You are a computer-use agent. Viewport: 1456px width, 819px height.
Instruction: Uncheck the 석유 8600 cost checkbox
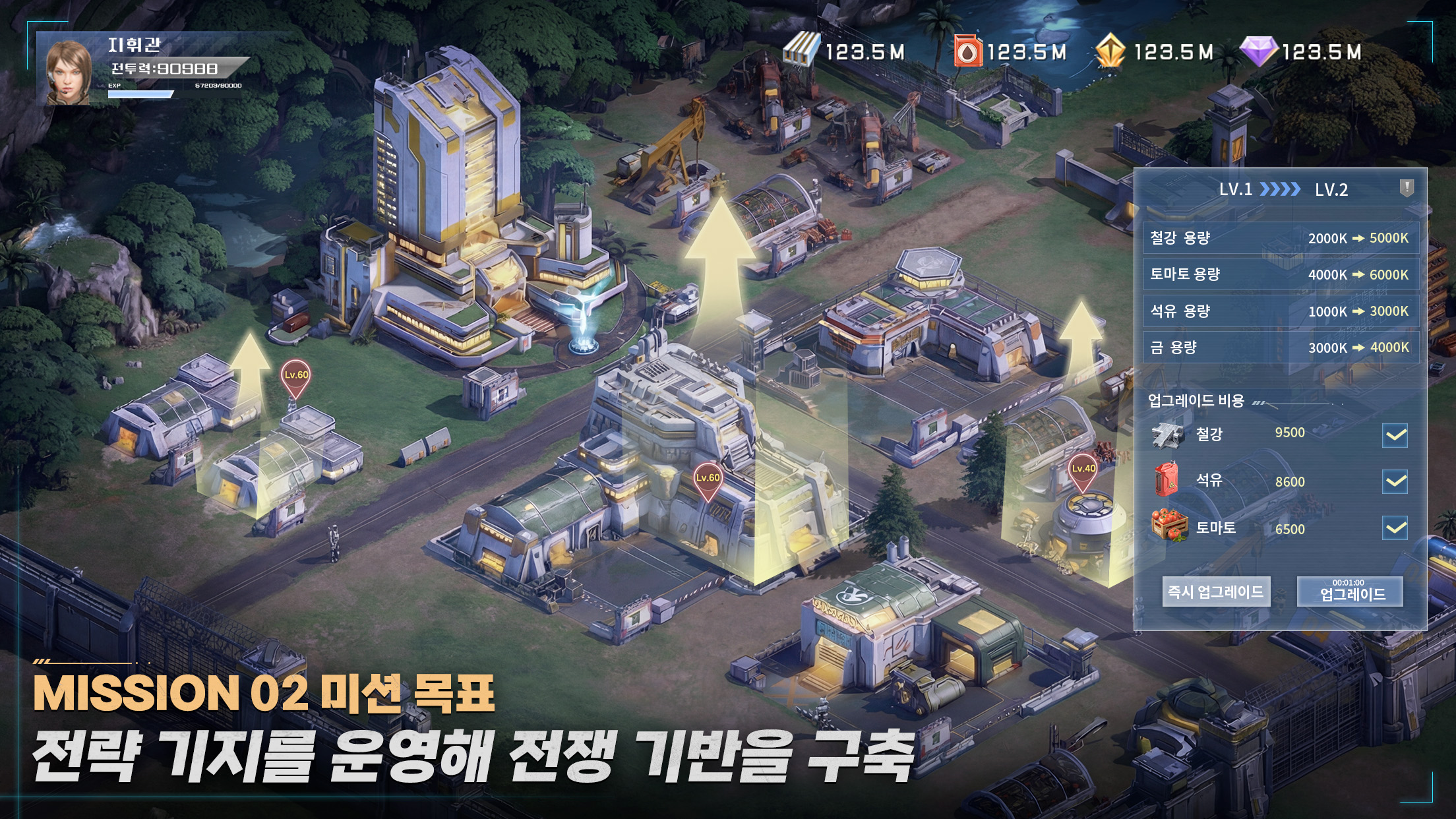[1394, 481]
